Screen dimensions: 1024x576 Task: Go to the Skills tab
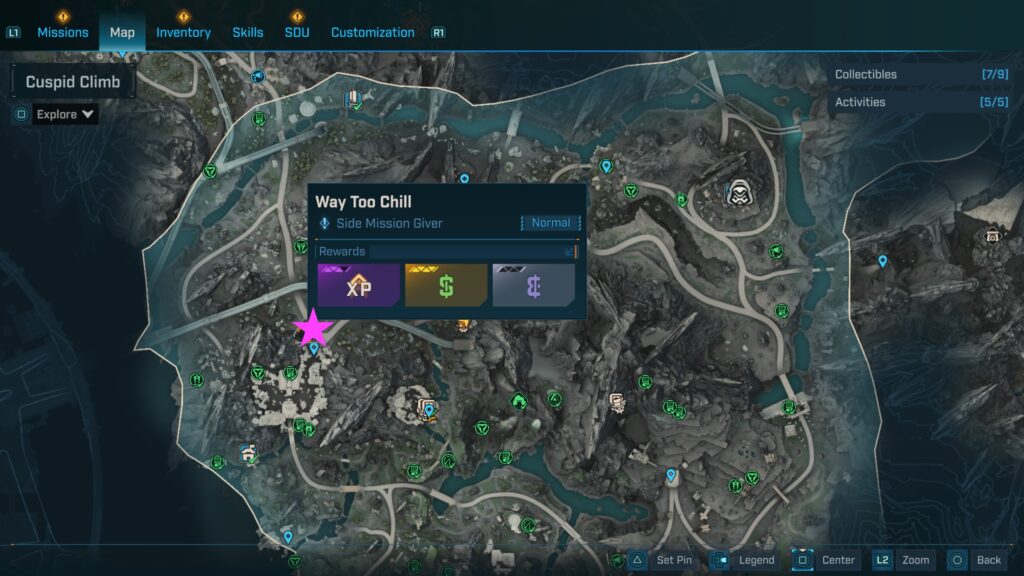tap(248, 32)
